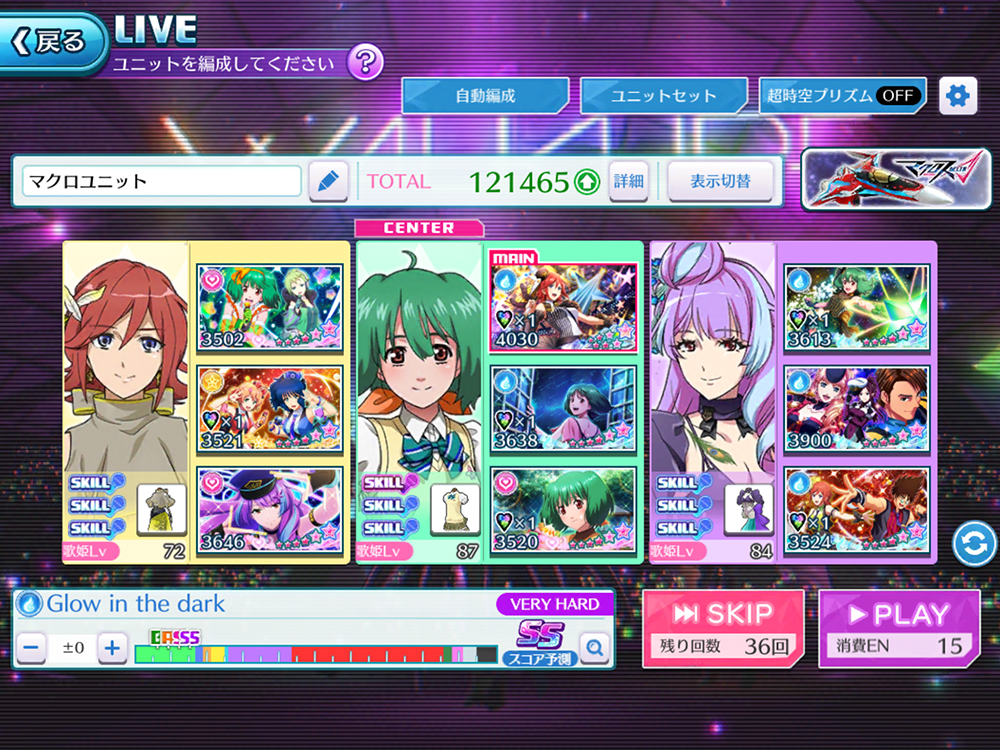Decrease the value with minus button
This screenshot has width=1000, height=750.
31,648
